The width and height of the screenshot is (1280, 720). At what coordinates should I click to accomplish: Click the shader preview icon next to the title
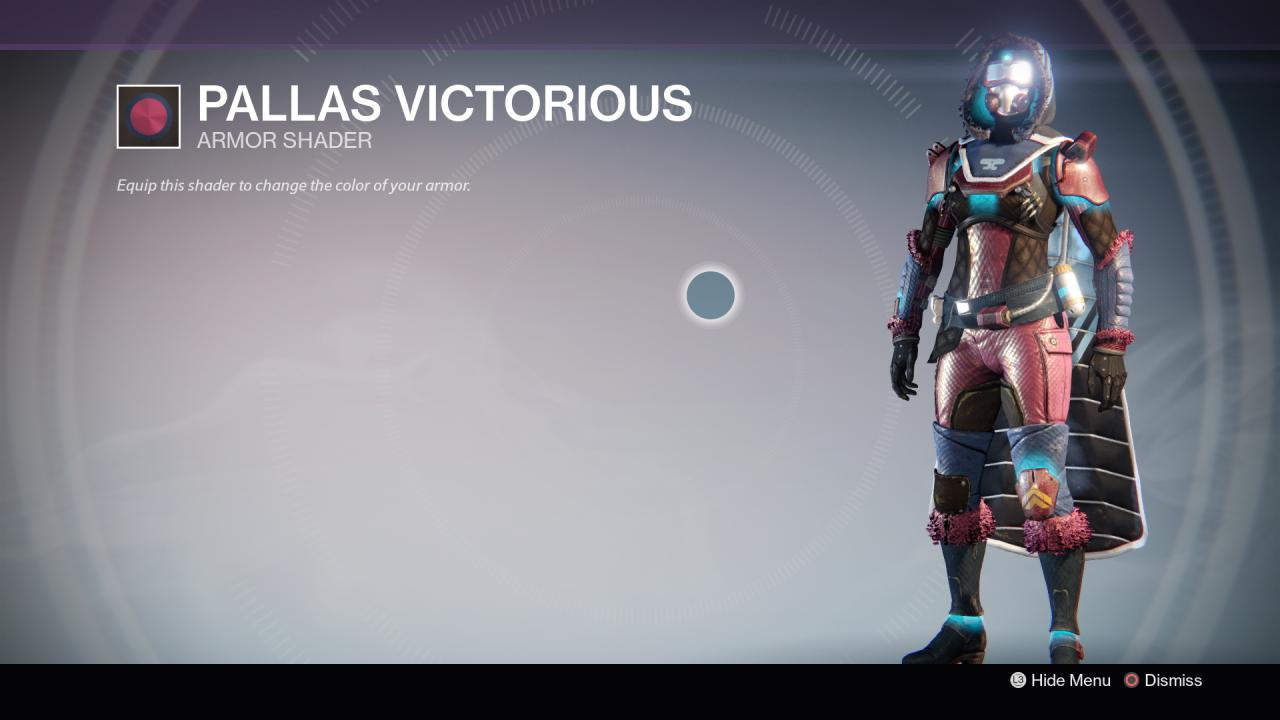pos(148,115)
